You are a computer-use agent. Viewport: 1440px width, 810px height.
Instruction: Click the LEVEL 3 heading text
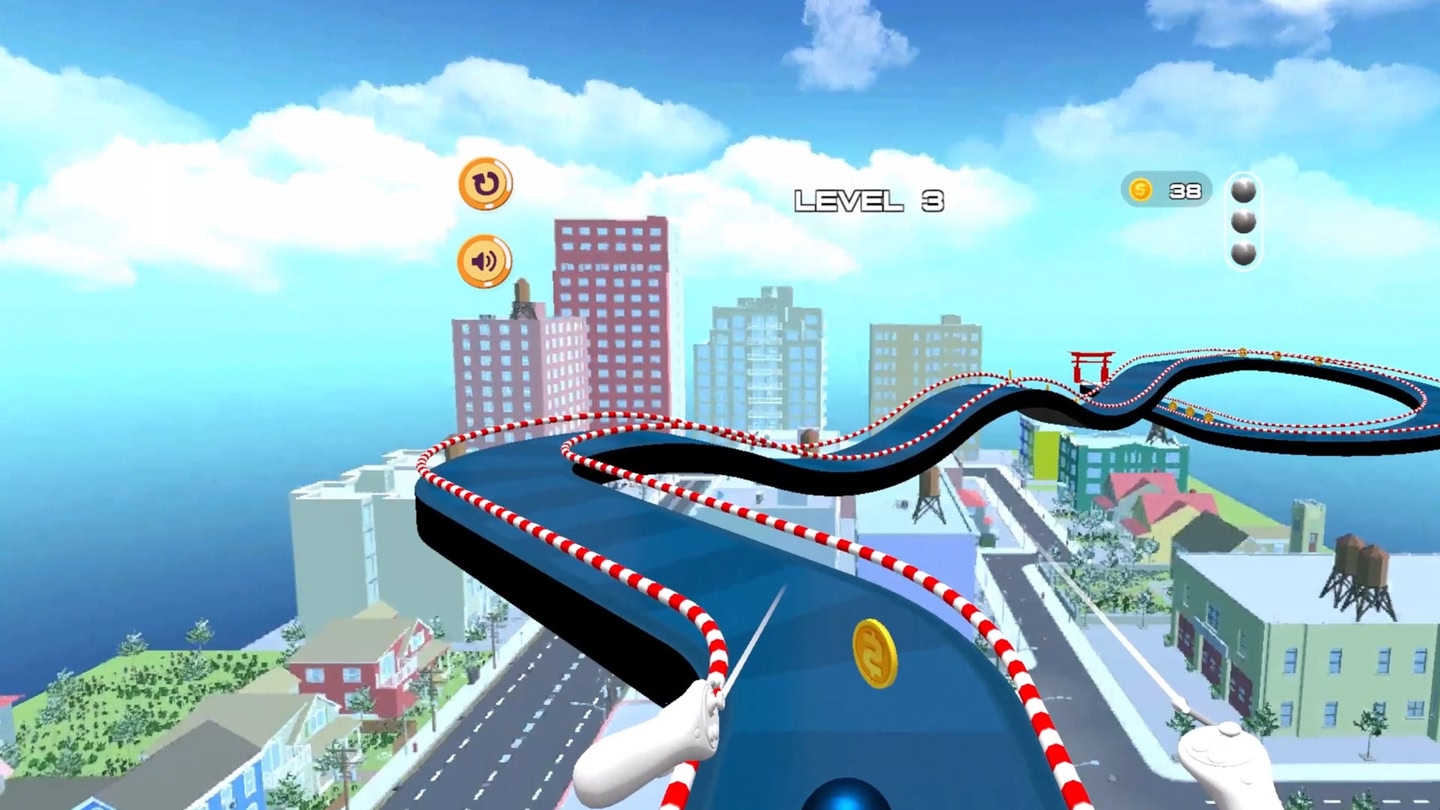pyautogui.click(x=868, y=199)
